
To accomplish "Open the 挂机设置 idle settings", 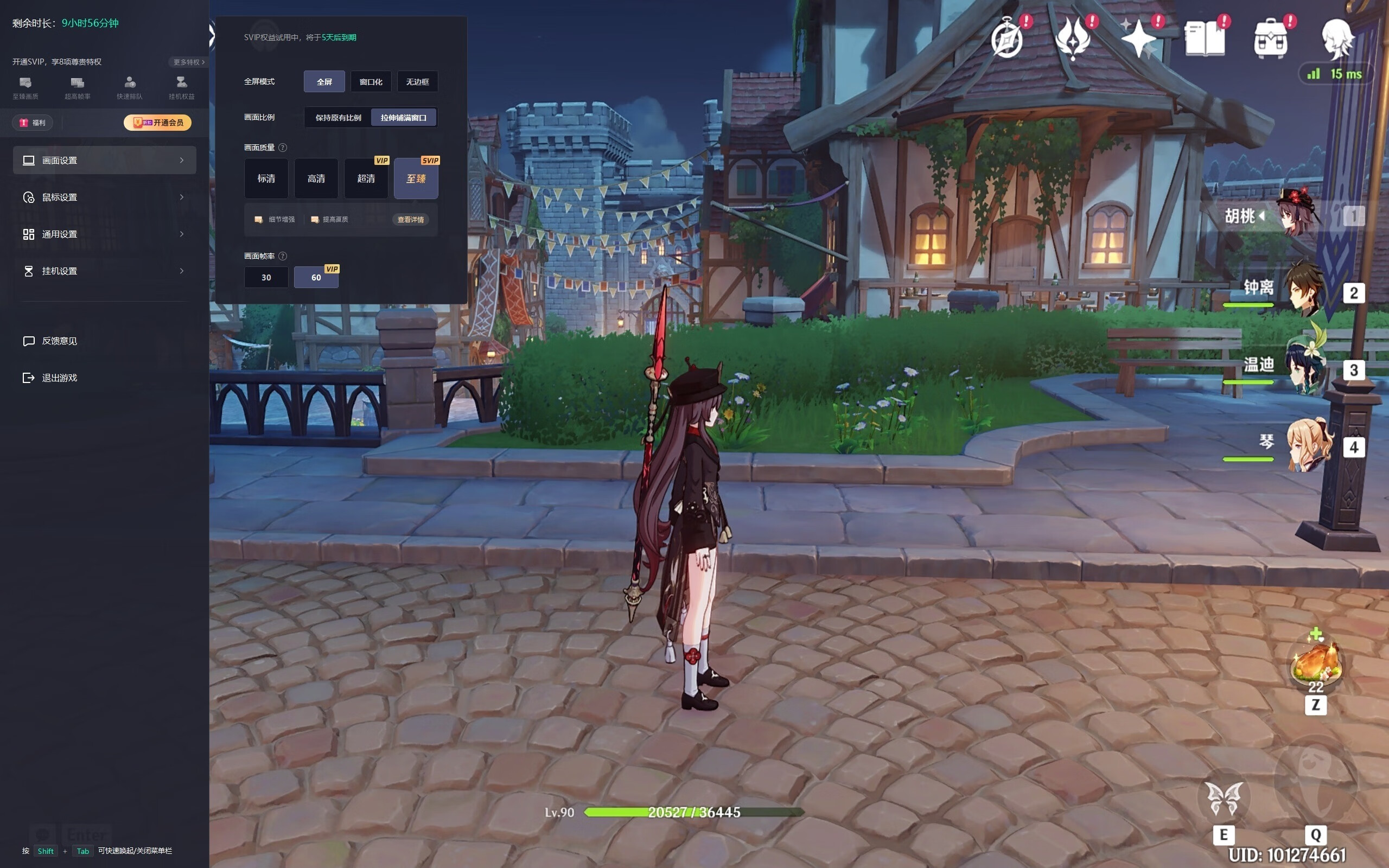I will coord(104,271).
